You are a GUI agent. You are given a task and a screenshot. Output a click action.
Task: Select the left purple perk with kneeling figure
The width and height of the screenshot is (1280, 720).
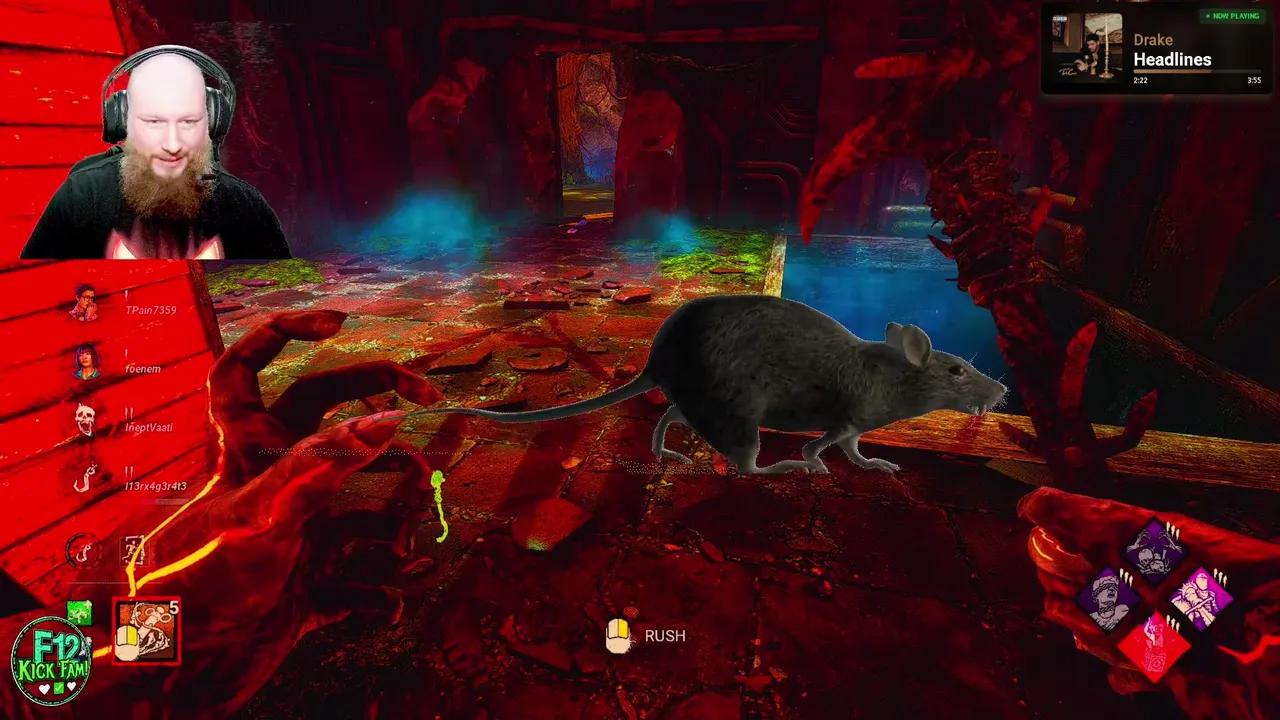[x=1107, y=597]
